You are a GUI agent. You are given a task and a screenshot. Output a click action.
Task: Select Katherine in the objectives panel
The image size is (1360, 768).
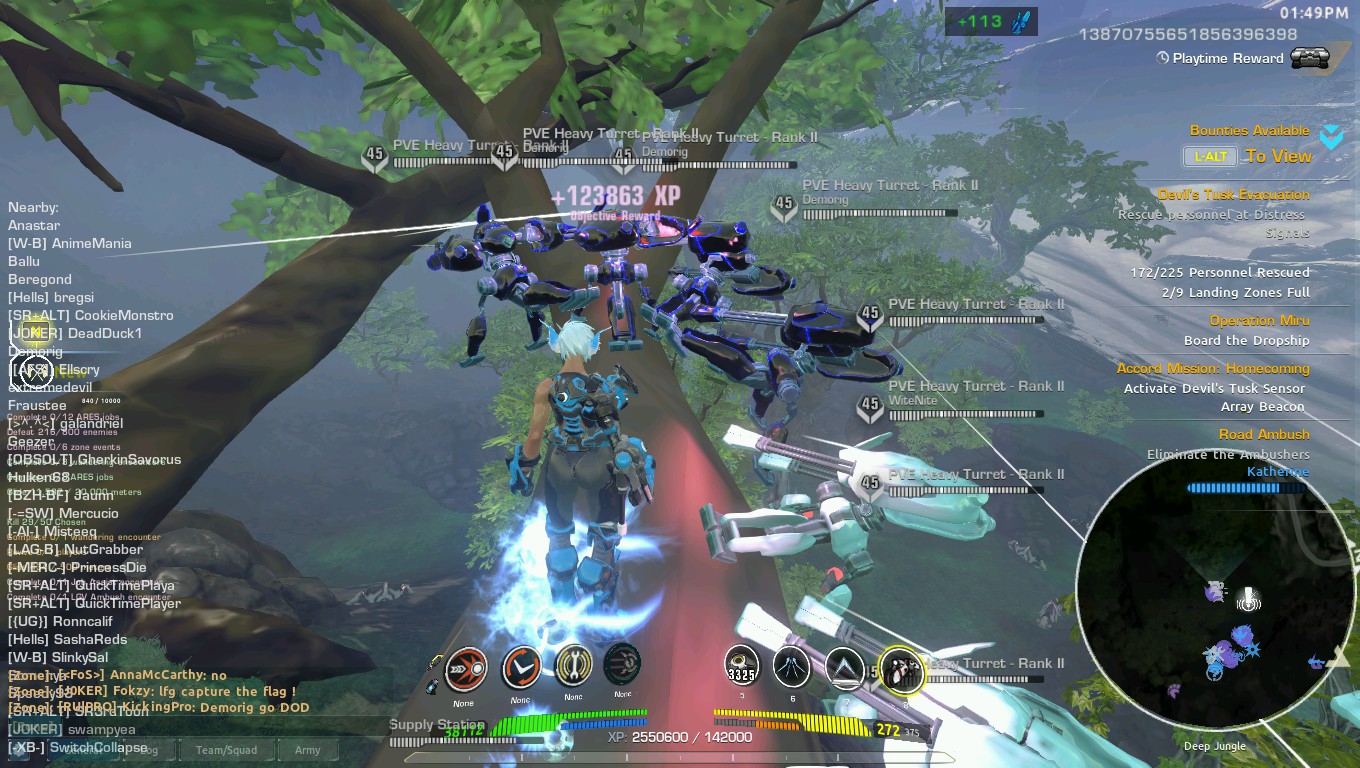click(1277, 472)
